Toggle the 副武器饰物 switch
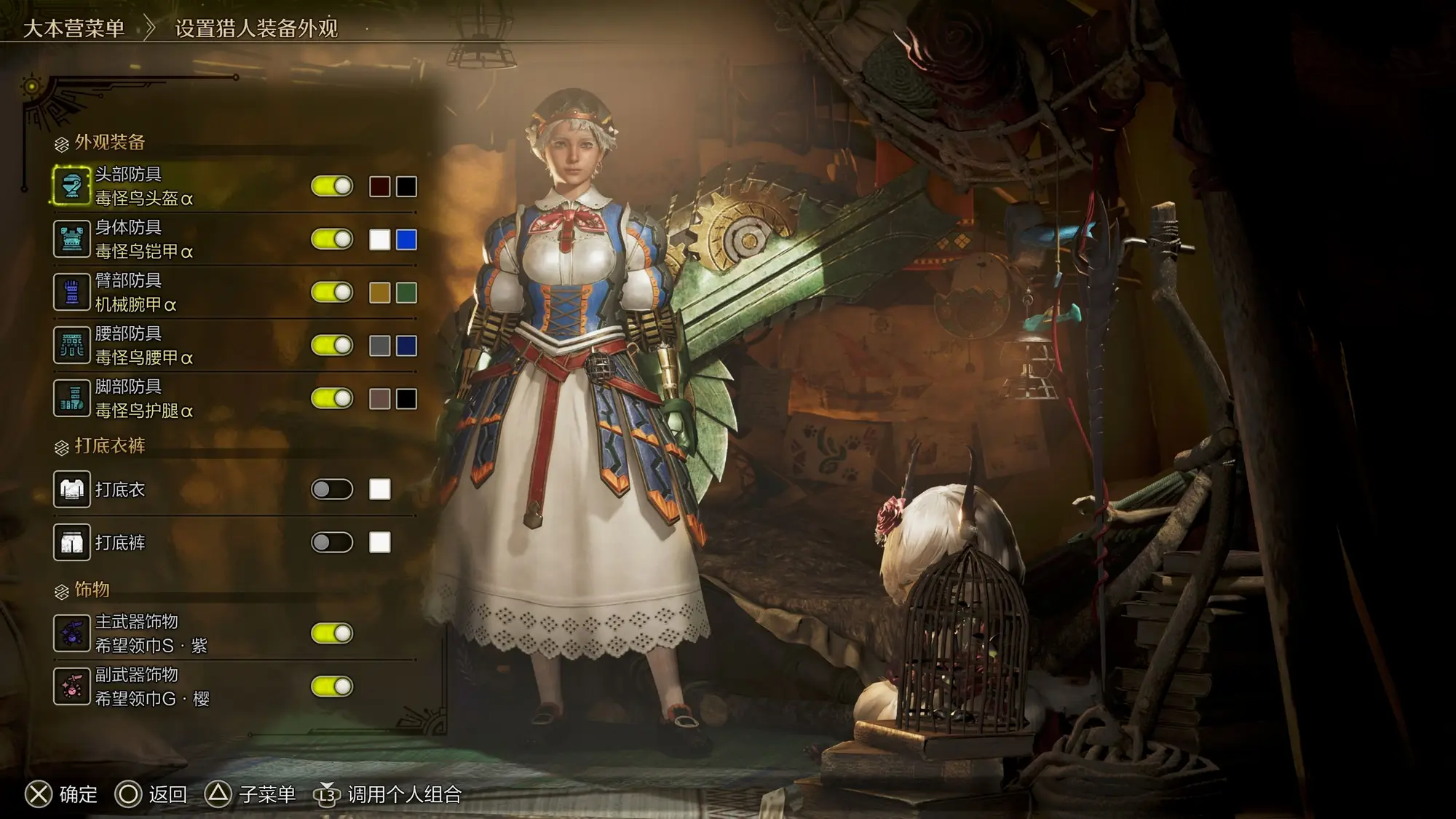Viewport: 1456px width, 819px height. (x=332, y=687)
